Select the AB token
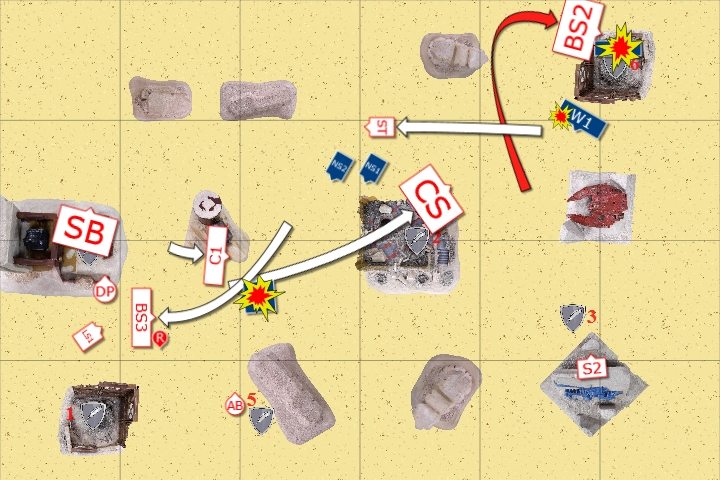 [x=235, y=404]
